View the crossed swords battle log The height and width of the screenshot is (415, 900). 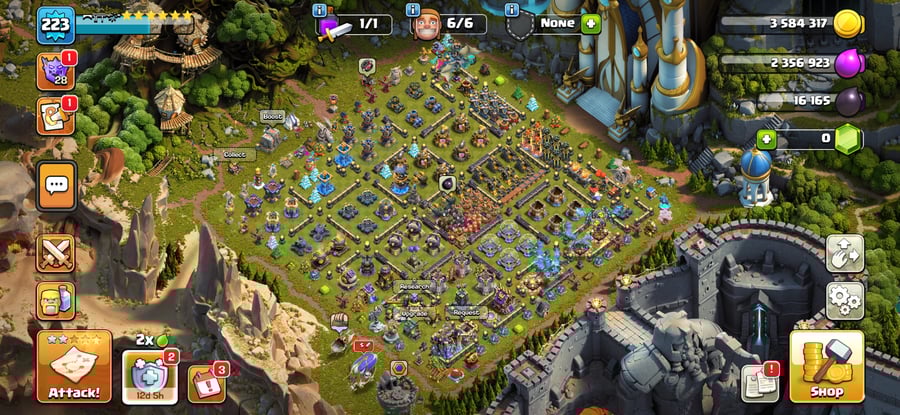[56, 253]
